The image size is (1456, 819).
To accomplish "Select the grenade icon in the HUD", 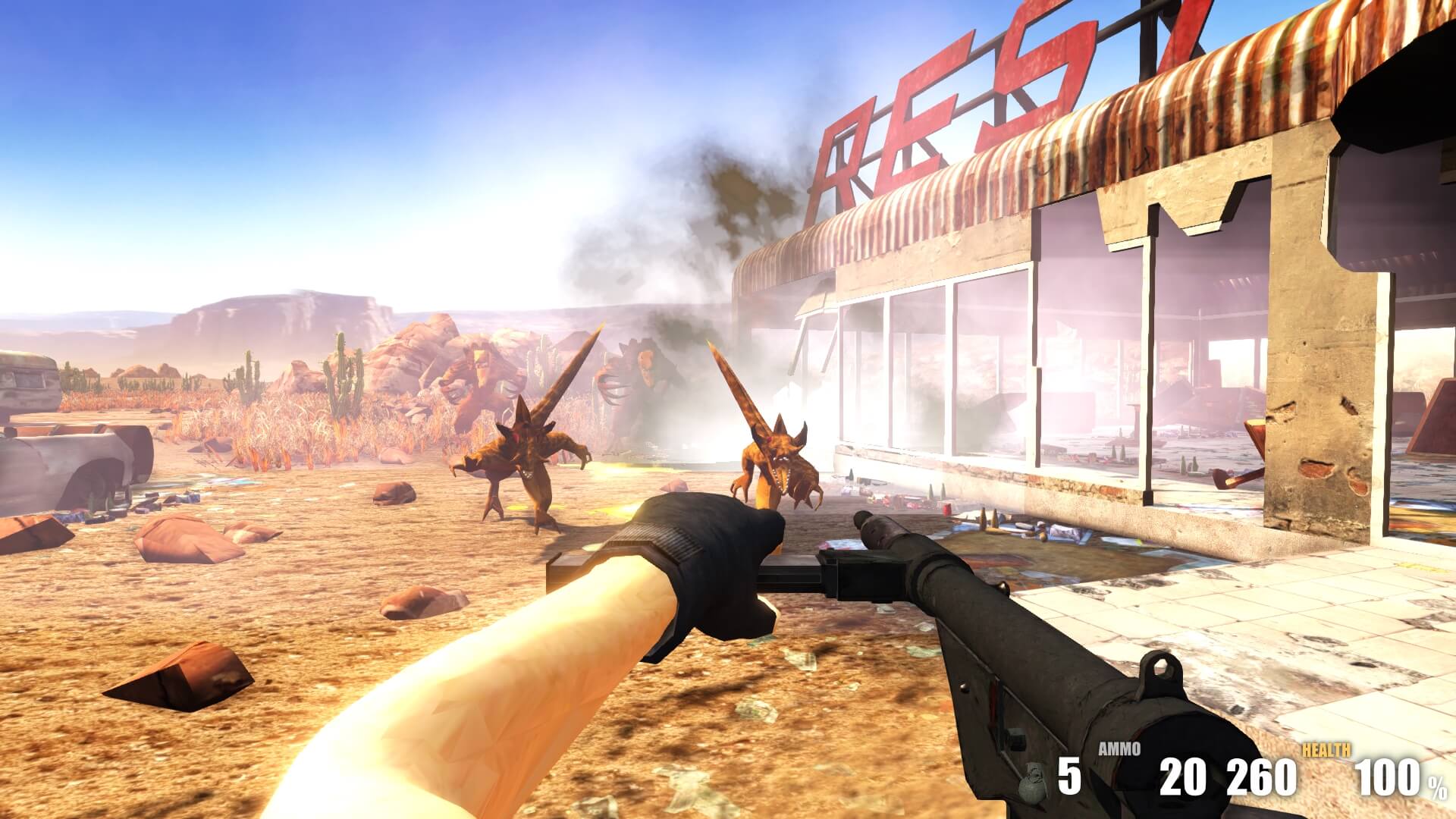I will click(1032, 783).
